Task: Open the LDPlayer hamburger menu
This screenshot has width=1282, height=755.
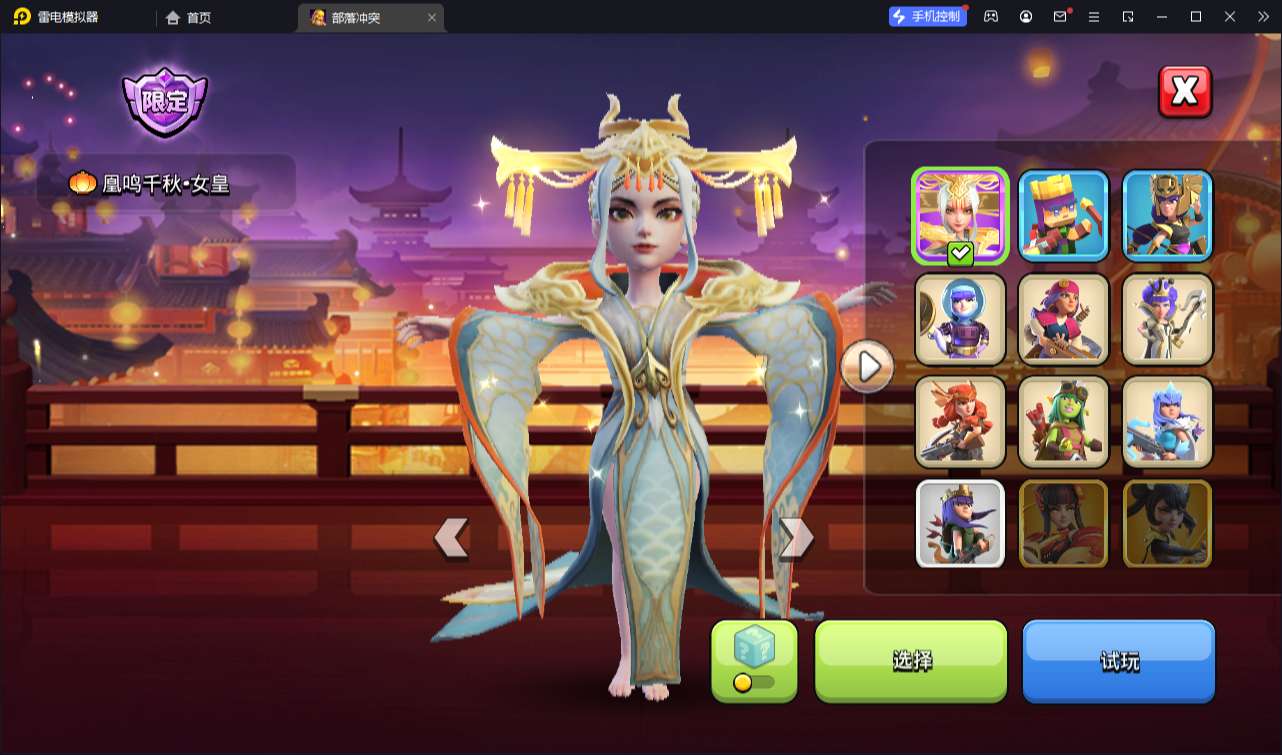Action: [1095, 16]
